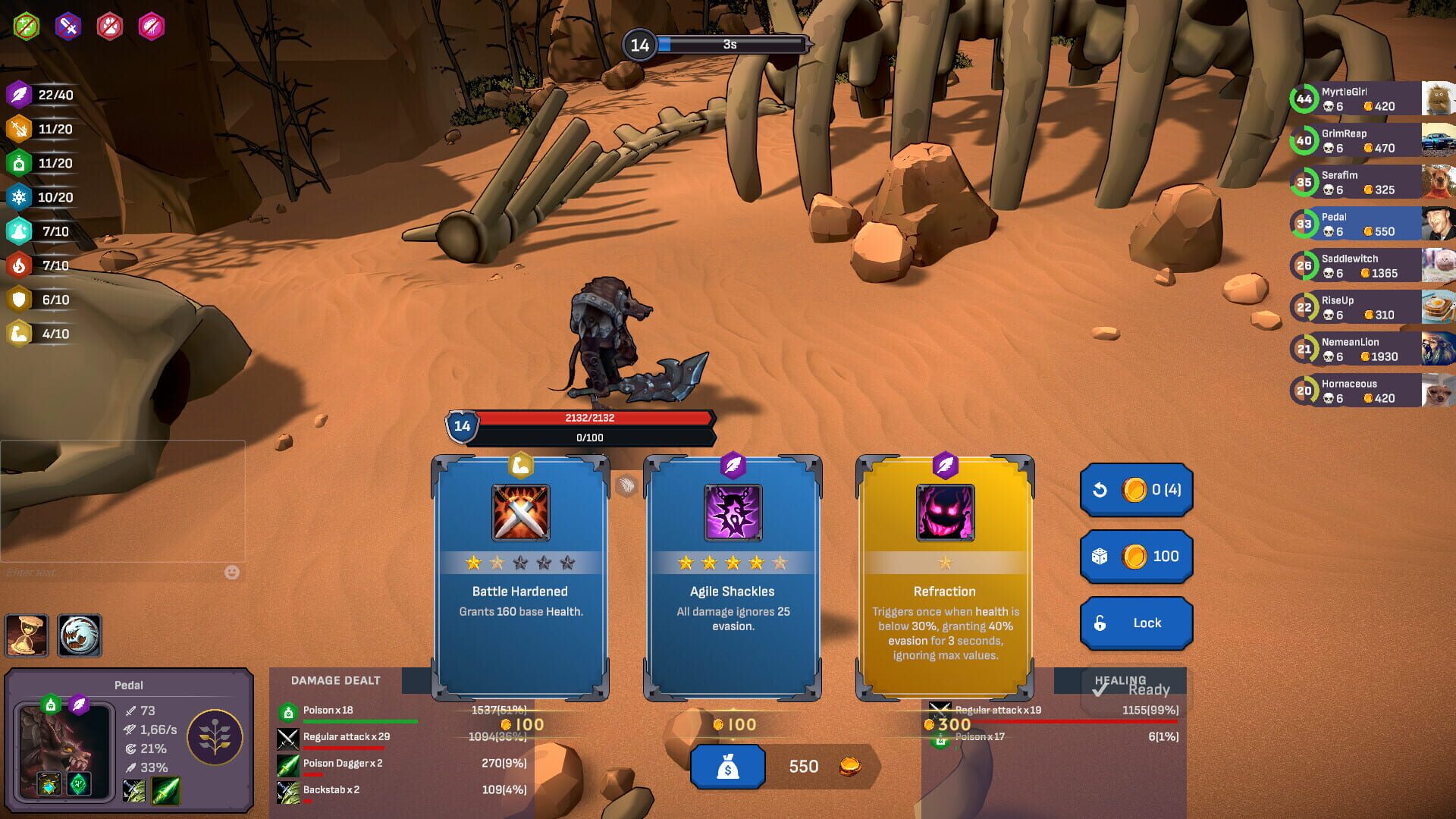Click the reroll button showing 0 (4)
This screenshot has width=1456, height=819.
[1135, 490]
